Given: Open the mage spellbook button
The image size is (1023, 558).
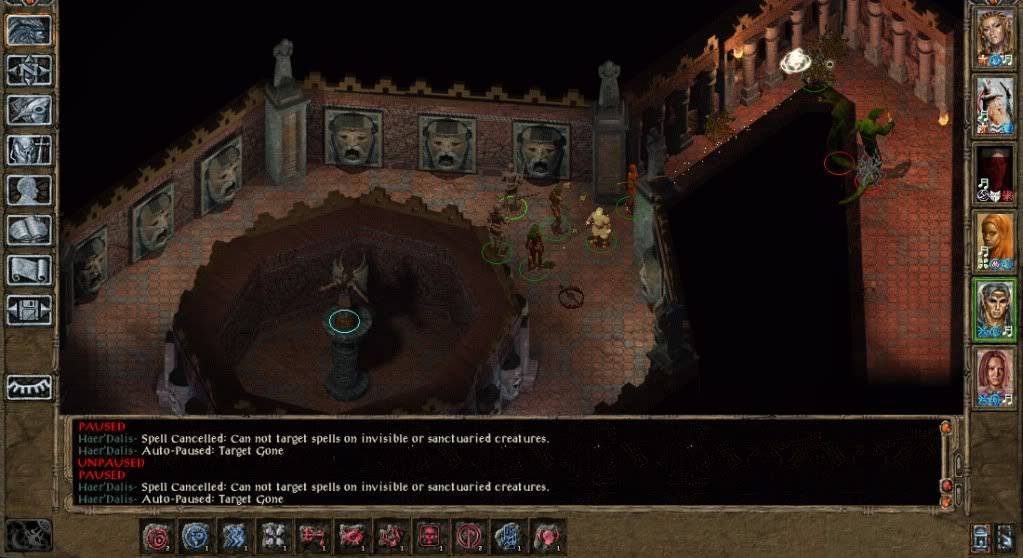Looking at the screenshot, I should [30, 230].
